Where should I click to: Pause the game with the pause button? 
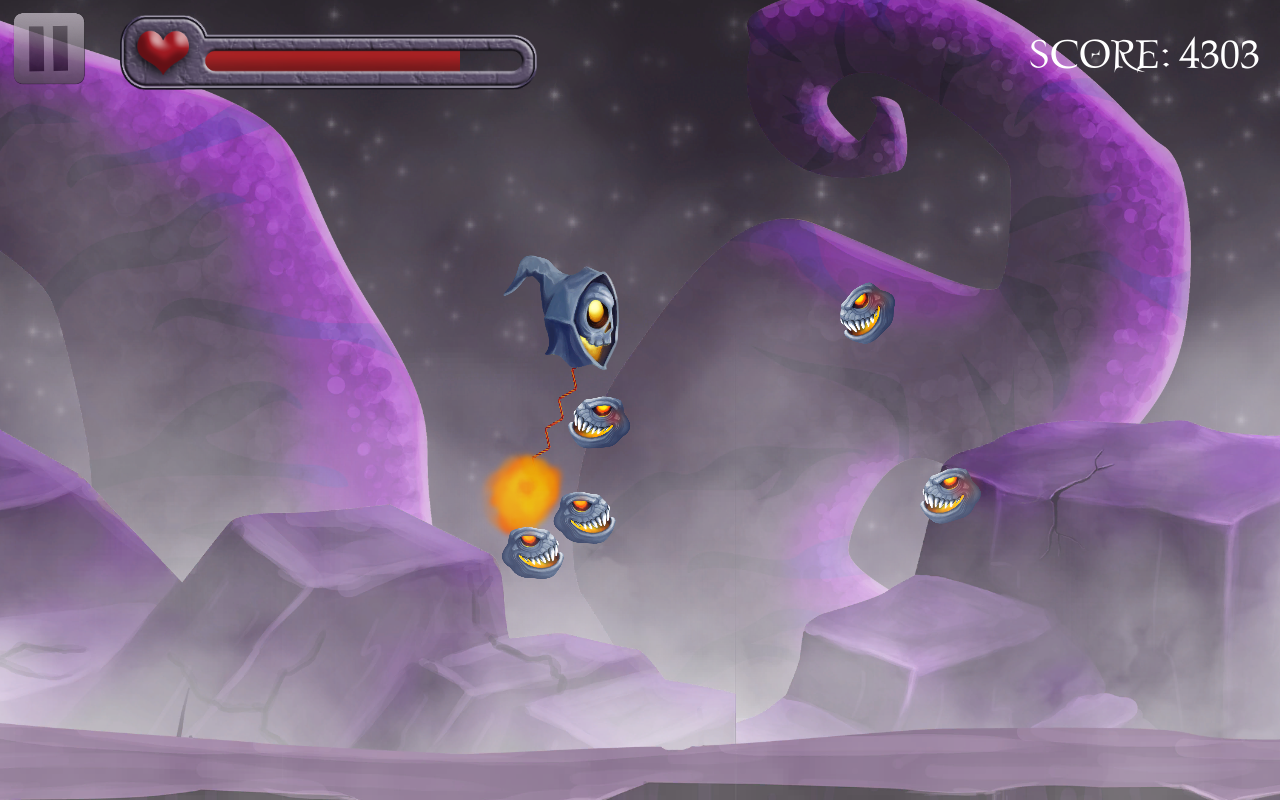[49, 48]
